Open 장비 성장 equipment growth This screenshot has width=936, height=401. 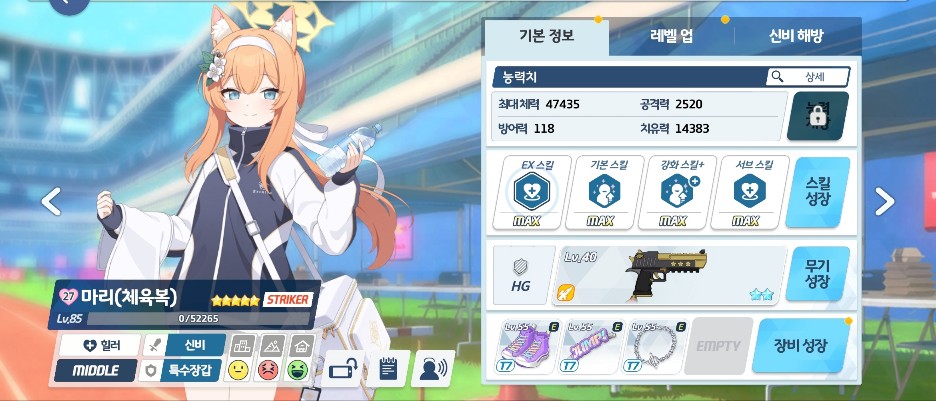tap(801, 346)
